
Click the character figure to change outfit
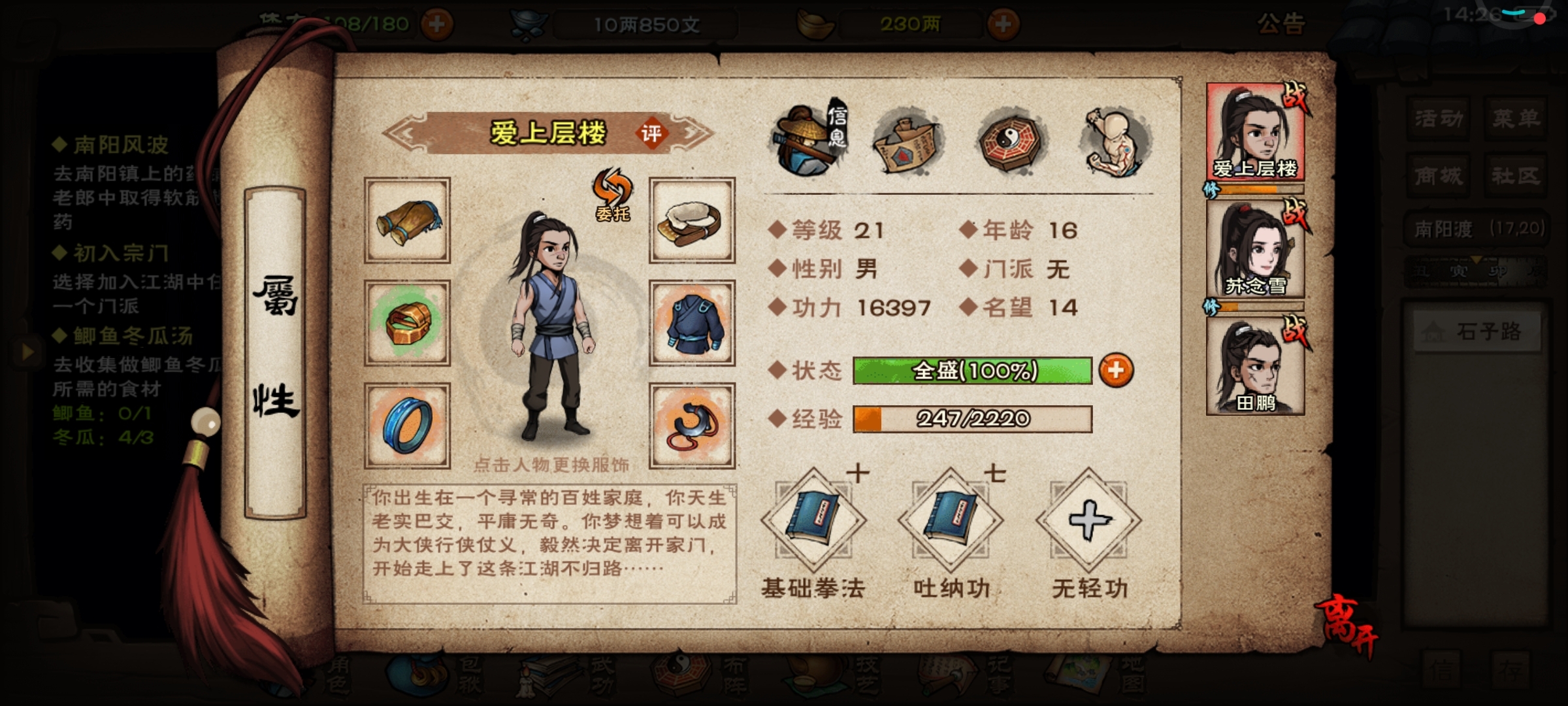pyautogui.click(x=553, y=327)
